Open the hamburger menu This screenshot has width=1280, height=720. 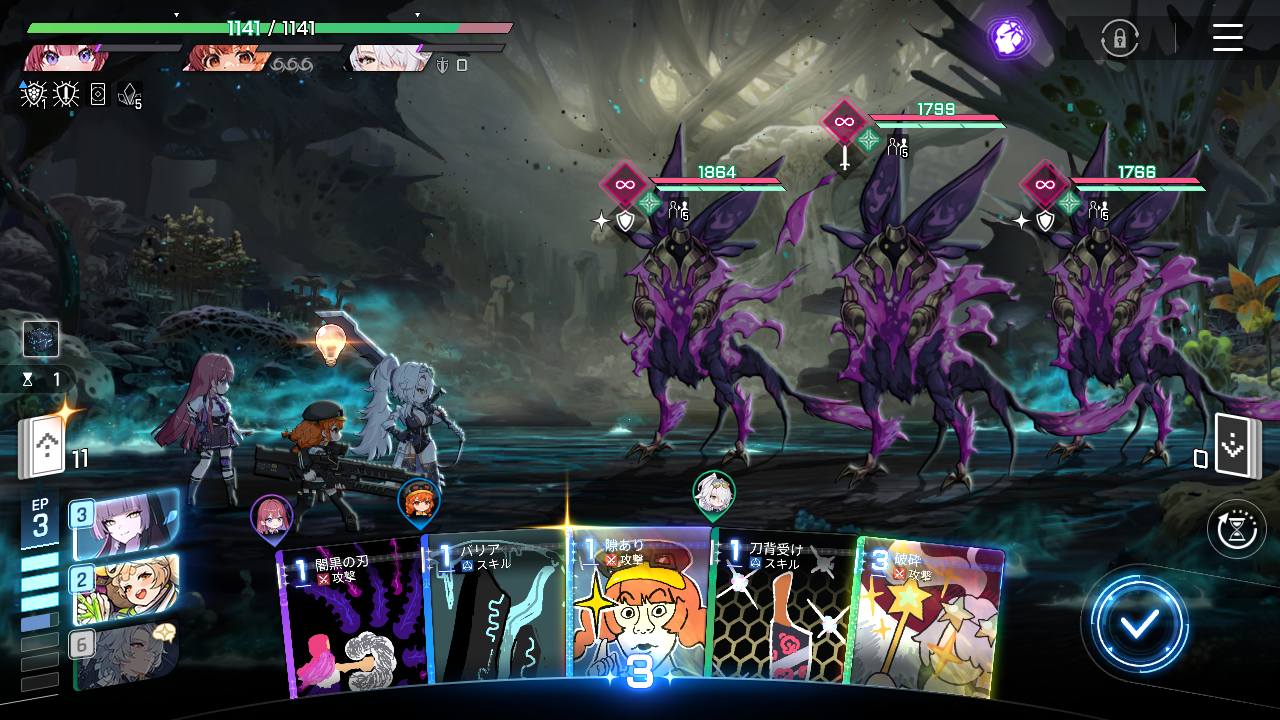click(x=1227, y=39)
